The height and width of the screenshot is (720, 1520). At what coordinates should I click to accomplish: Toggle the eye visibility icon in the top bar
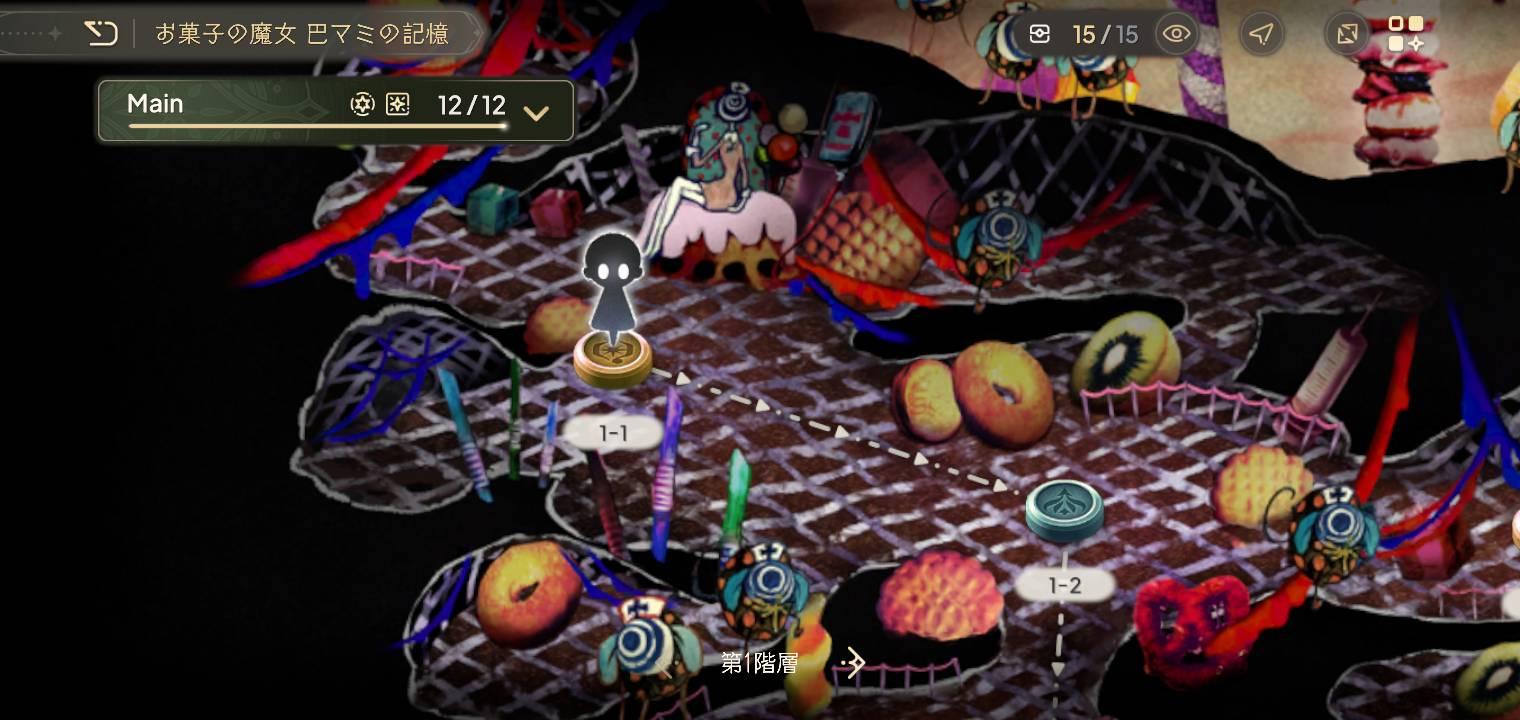tap(1176, 33)
